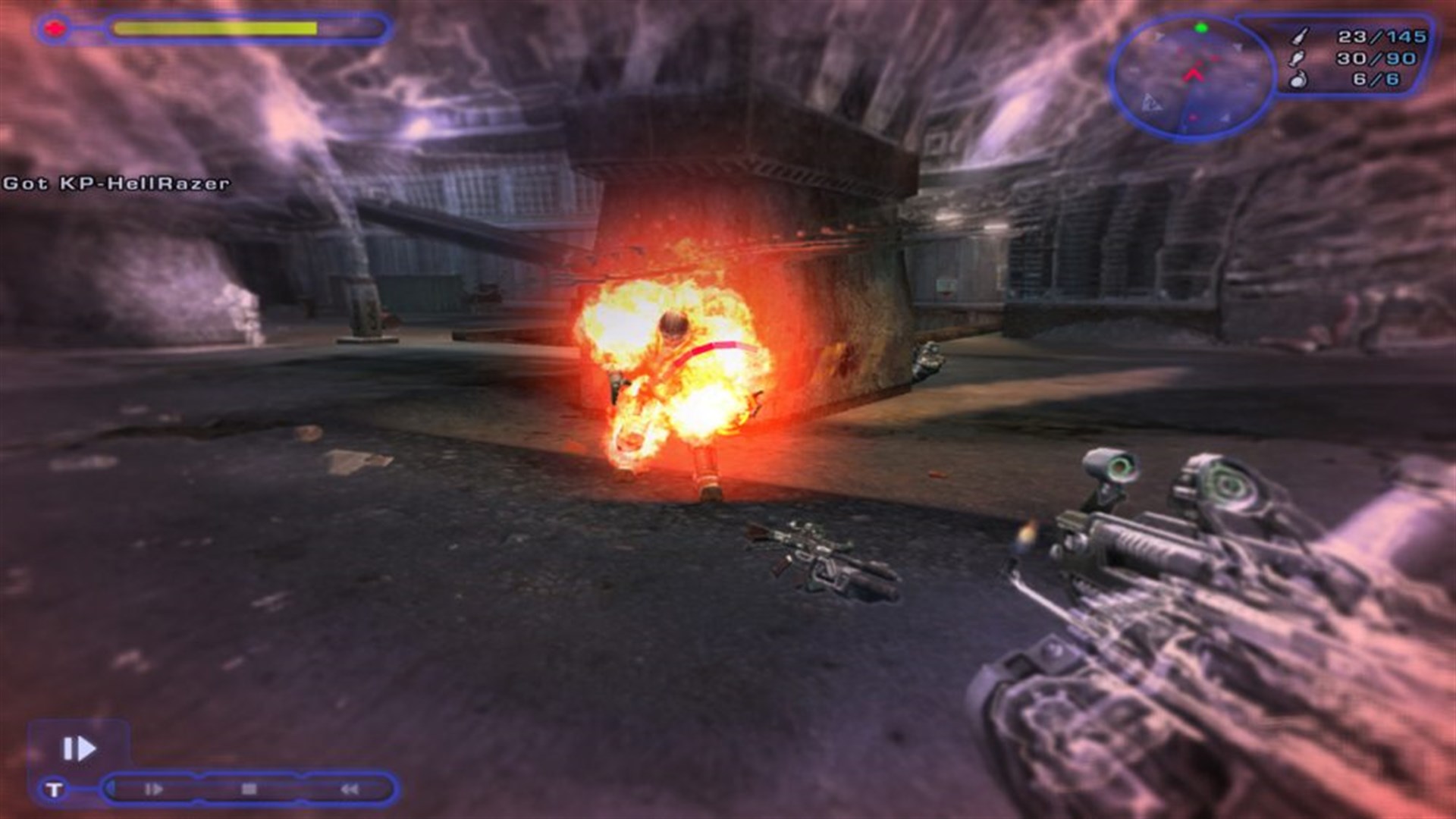Click the grenade ammo icon showing 6/6

point(1299,80)
